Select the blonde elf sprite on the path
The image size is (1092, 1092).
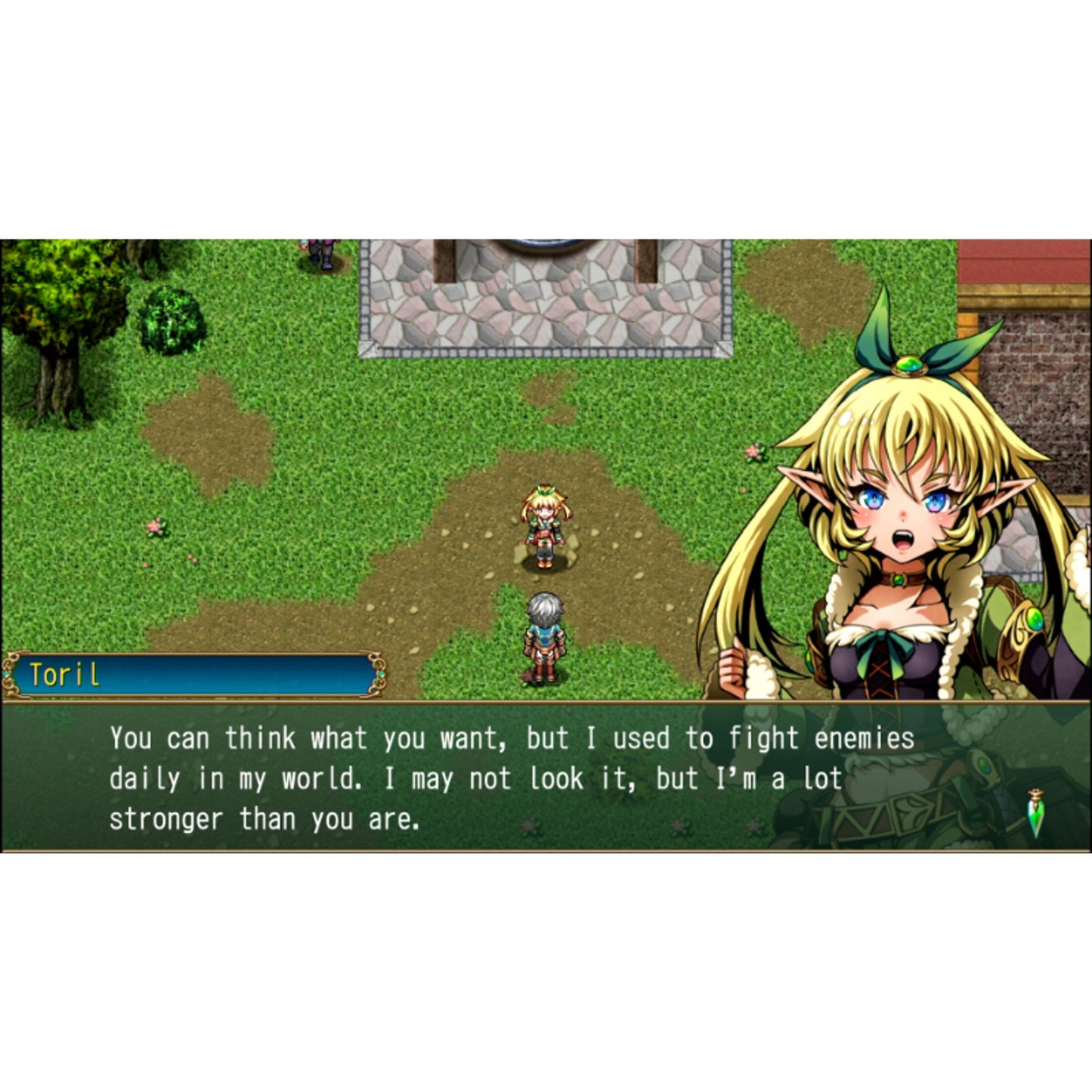pyautogui.click(x=546, y=525)
